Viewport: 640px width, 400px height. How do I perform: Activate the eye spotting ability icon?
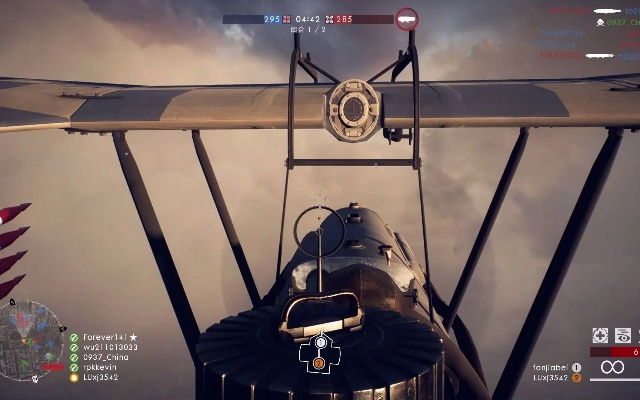[x=624, y=336]
